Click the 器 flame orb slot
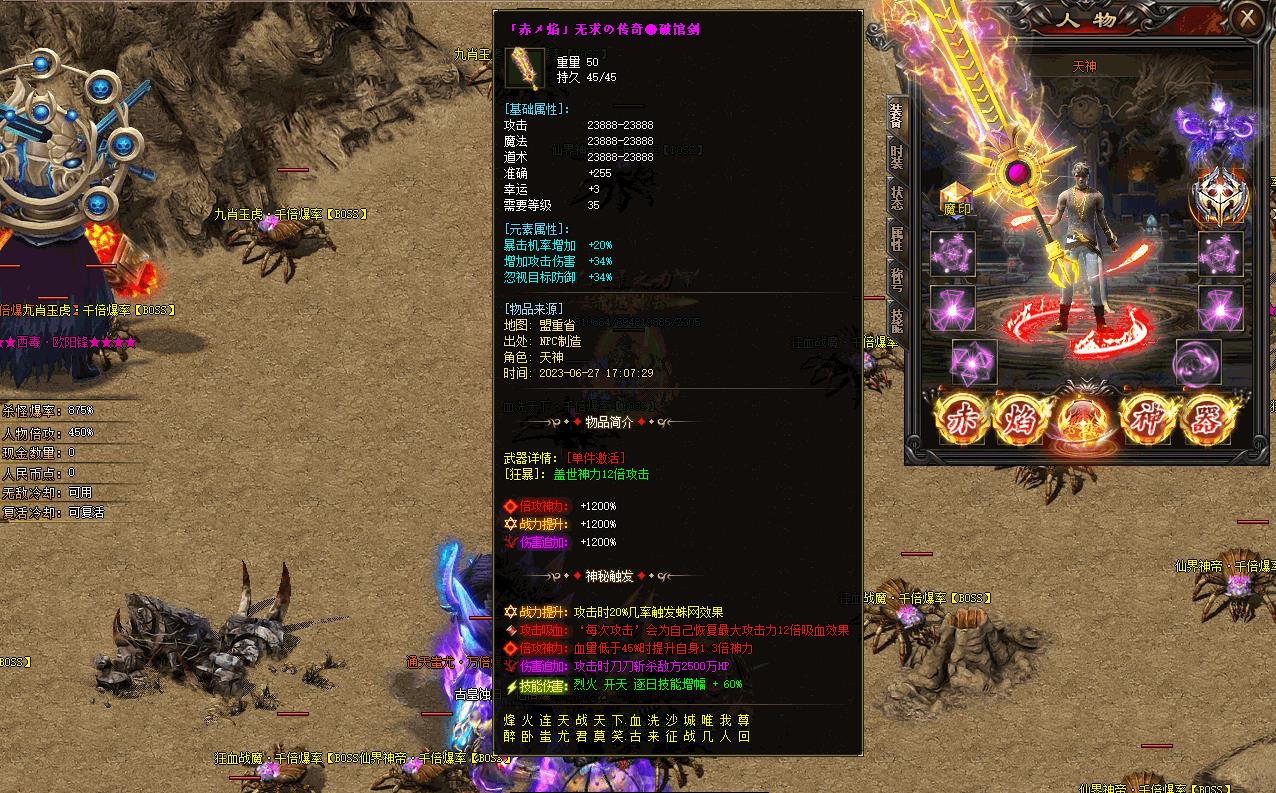The height and width of the screenshot is (793, 1276). point(1207,420)
